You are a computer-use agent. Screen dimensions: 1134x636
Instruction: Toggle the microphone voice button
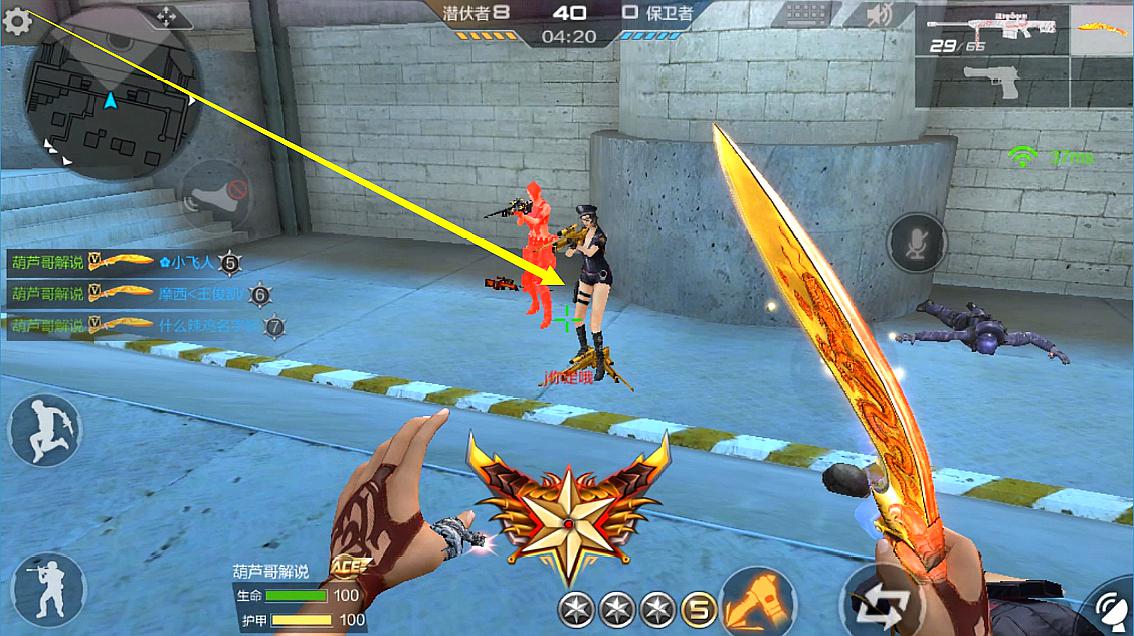pyautogui.click(x=915, y=242)
